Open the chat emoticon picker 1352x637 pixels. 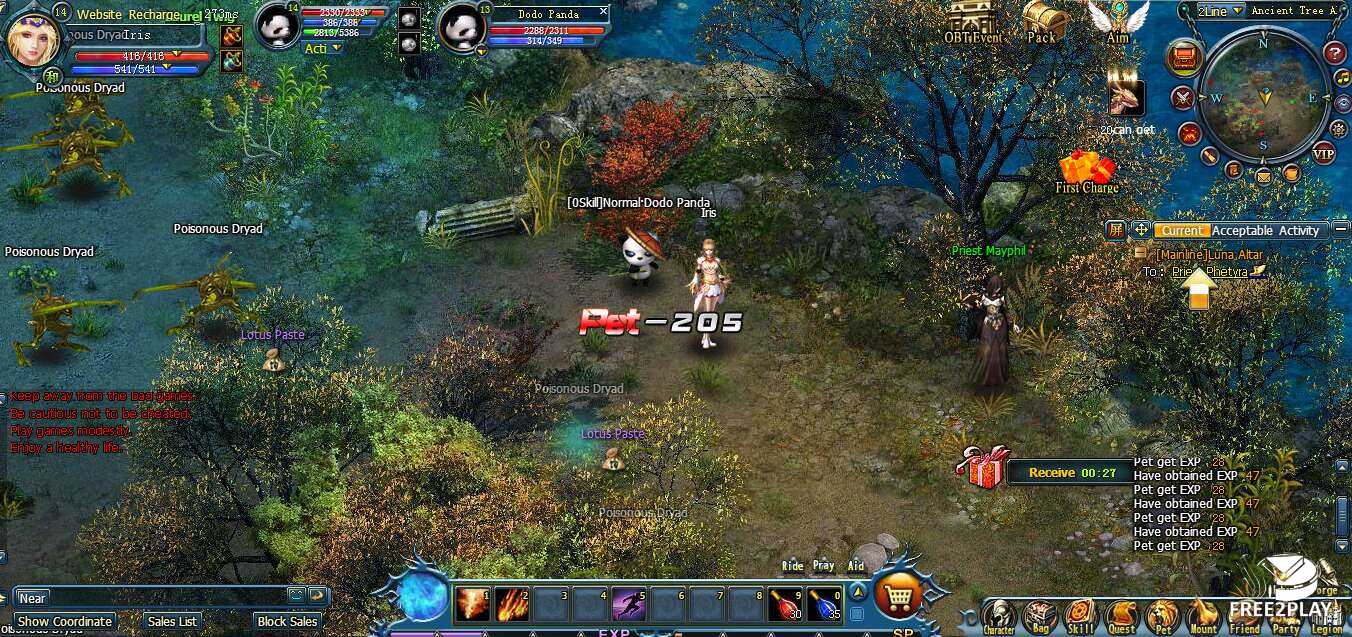pos(296,595)
